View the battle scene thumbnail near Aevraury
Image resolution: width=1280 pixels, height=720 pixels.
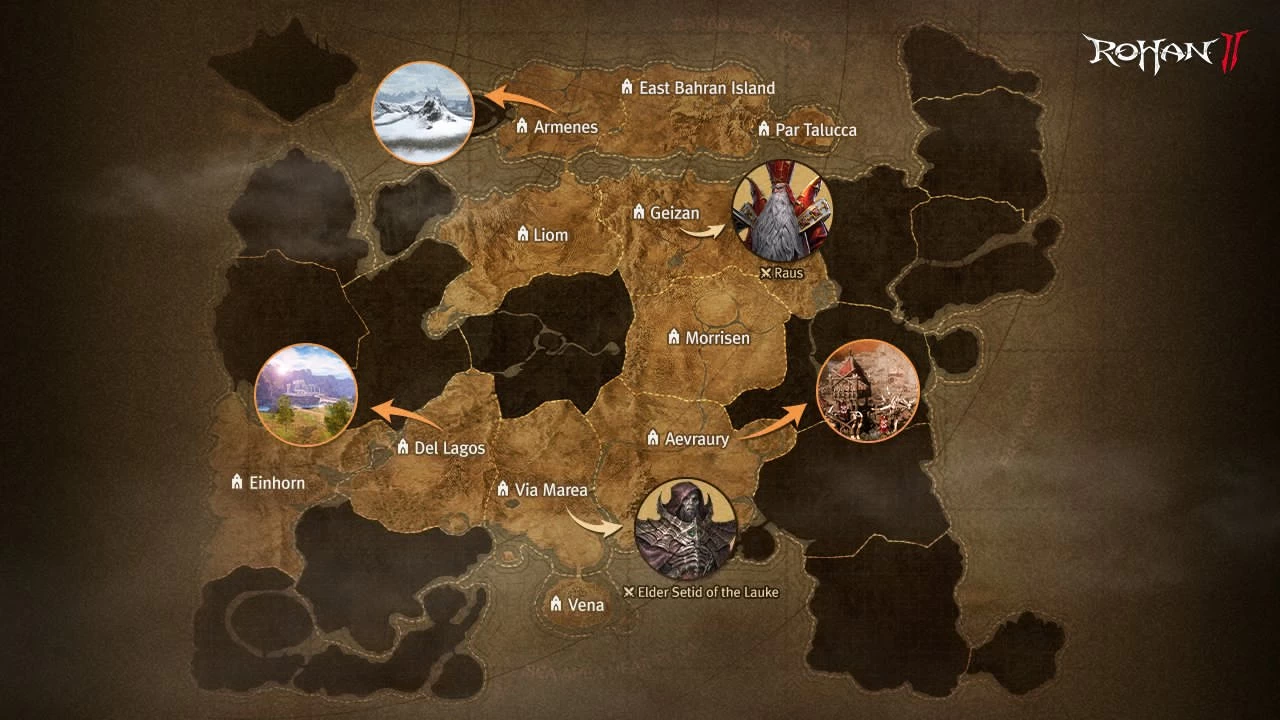click(x=867, y=390)
